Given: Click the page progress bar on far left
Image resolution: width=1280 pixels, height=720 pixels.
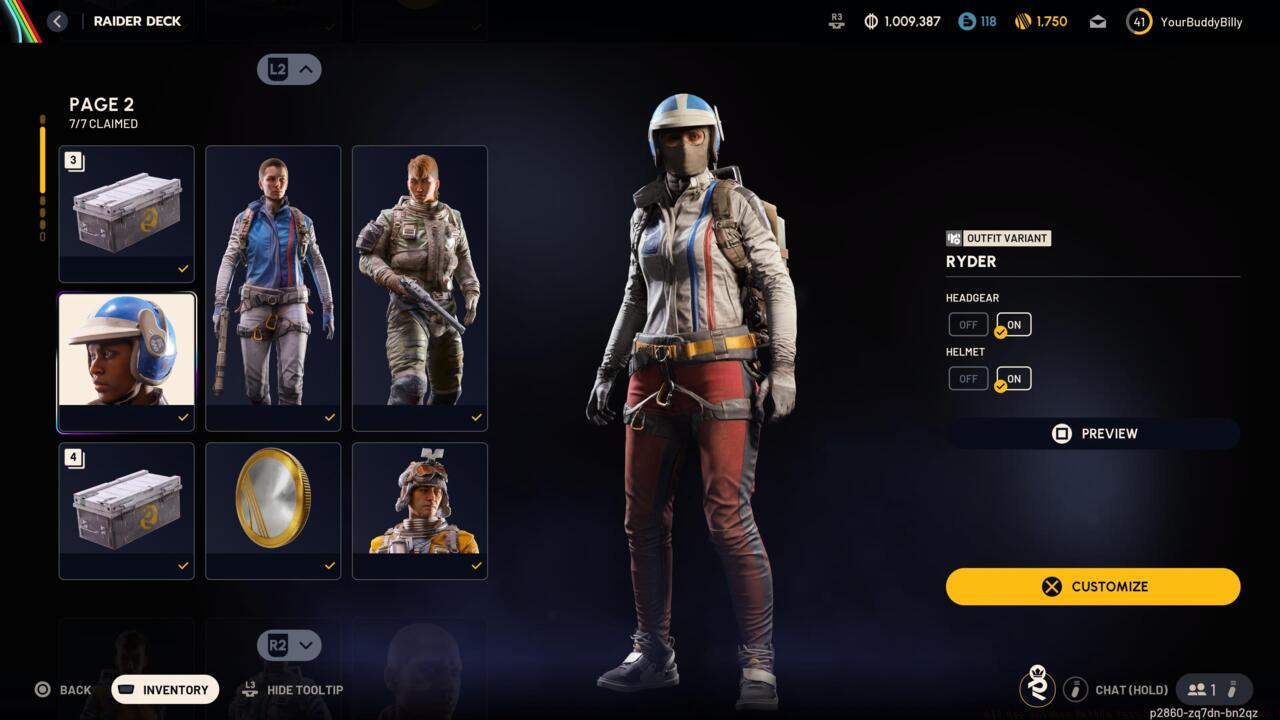Looking at the screenshot, I should 42,170.
